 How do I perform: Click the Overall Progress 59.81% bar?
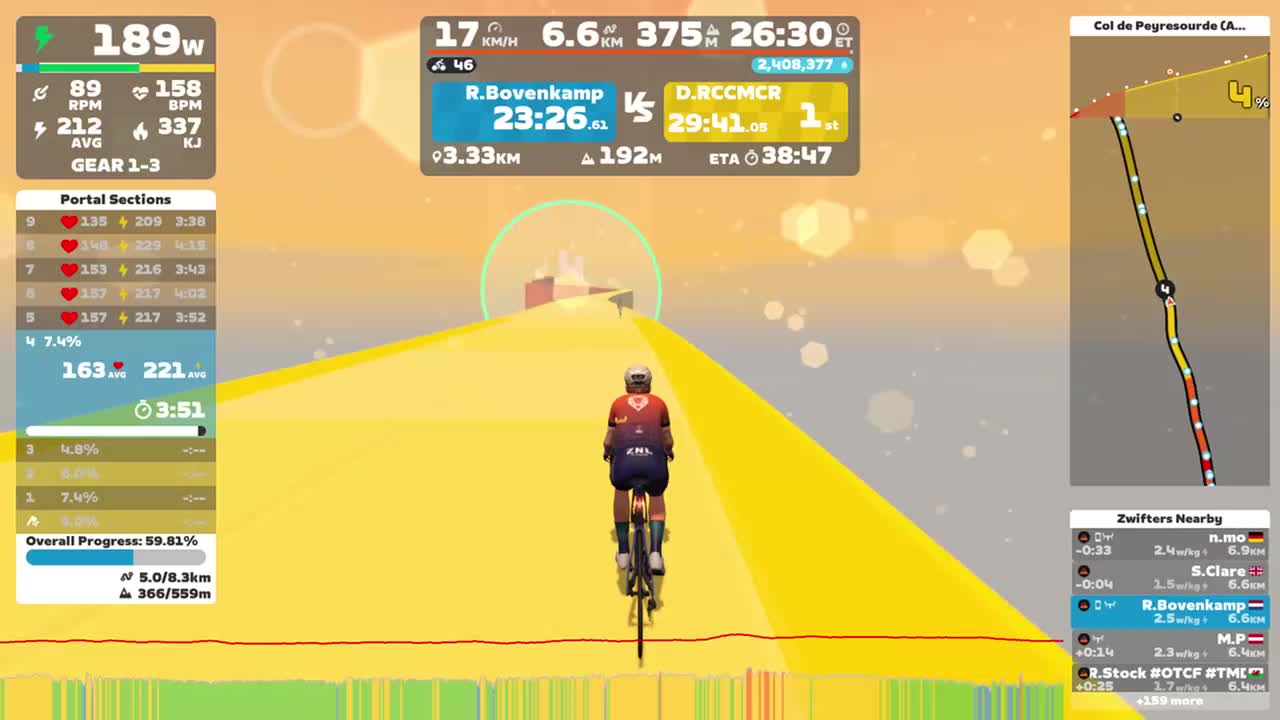115,556
